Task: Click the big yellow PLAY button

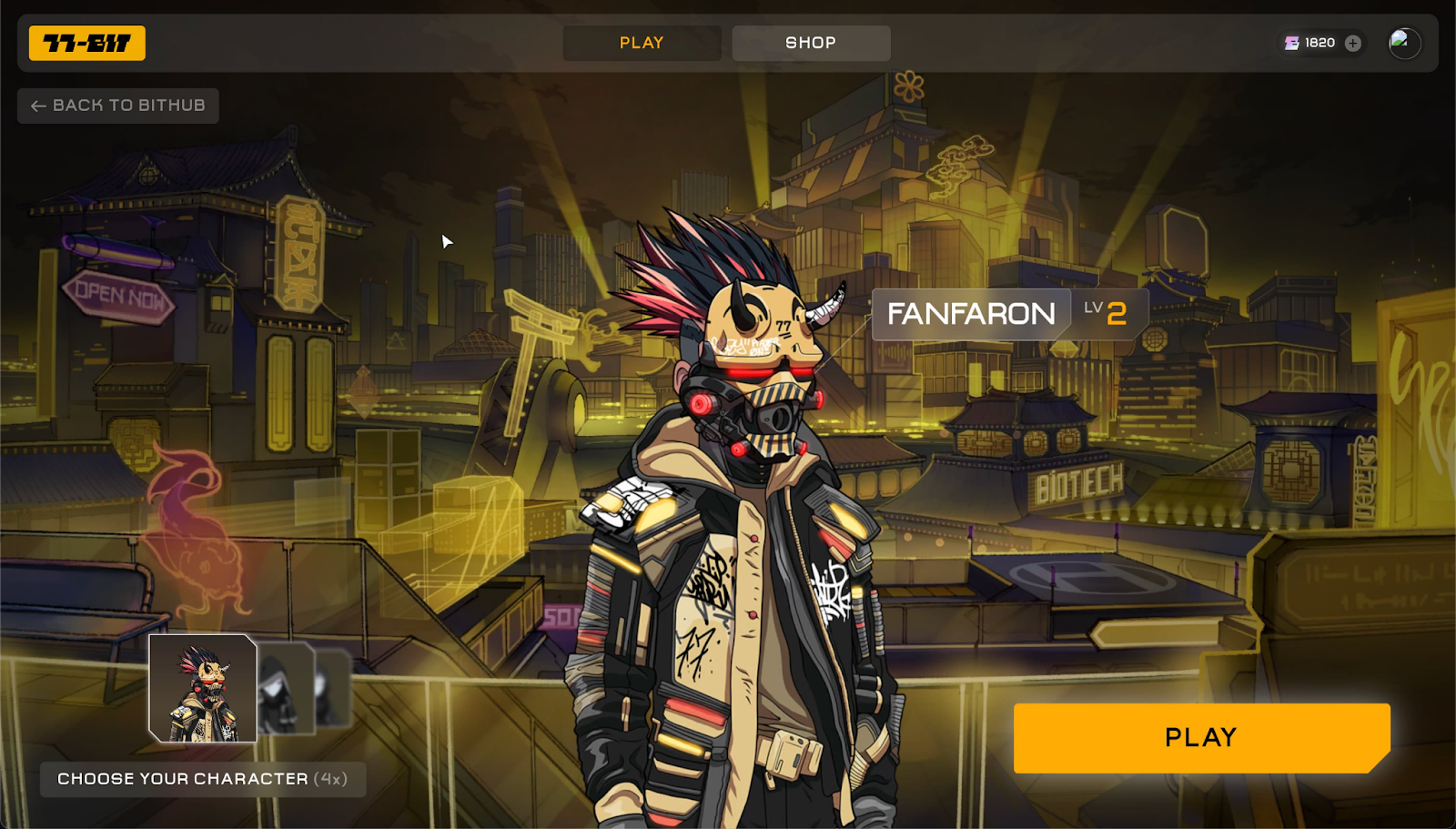Action: pos(1200,737)
